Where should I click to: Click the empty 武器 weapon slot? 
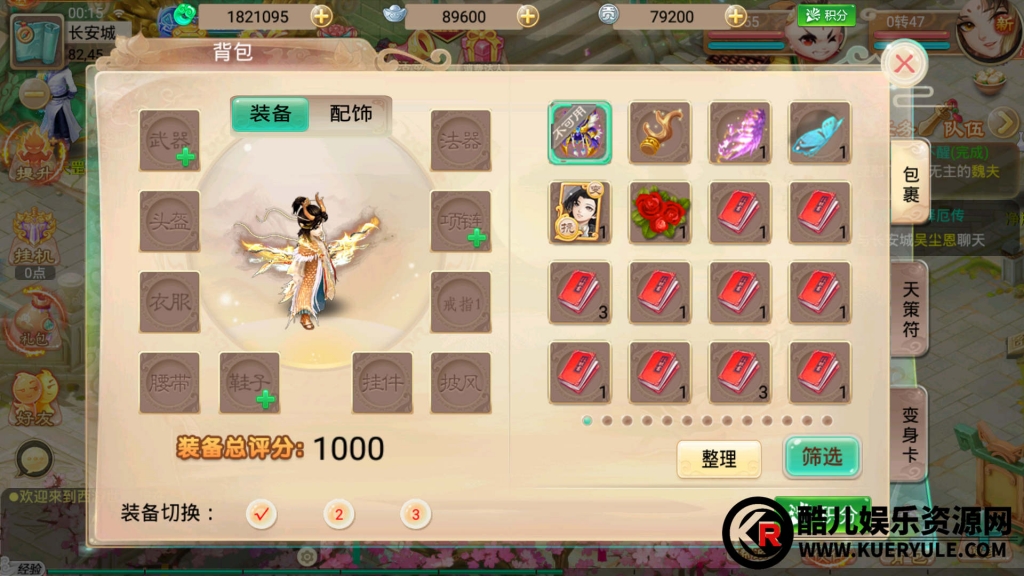169,140
